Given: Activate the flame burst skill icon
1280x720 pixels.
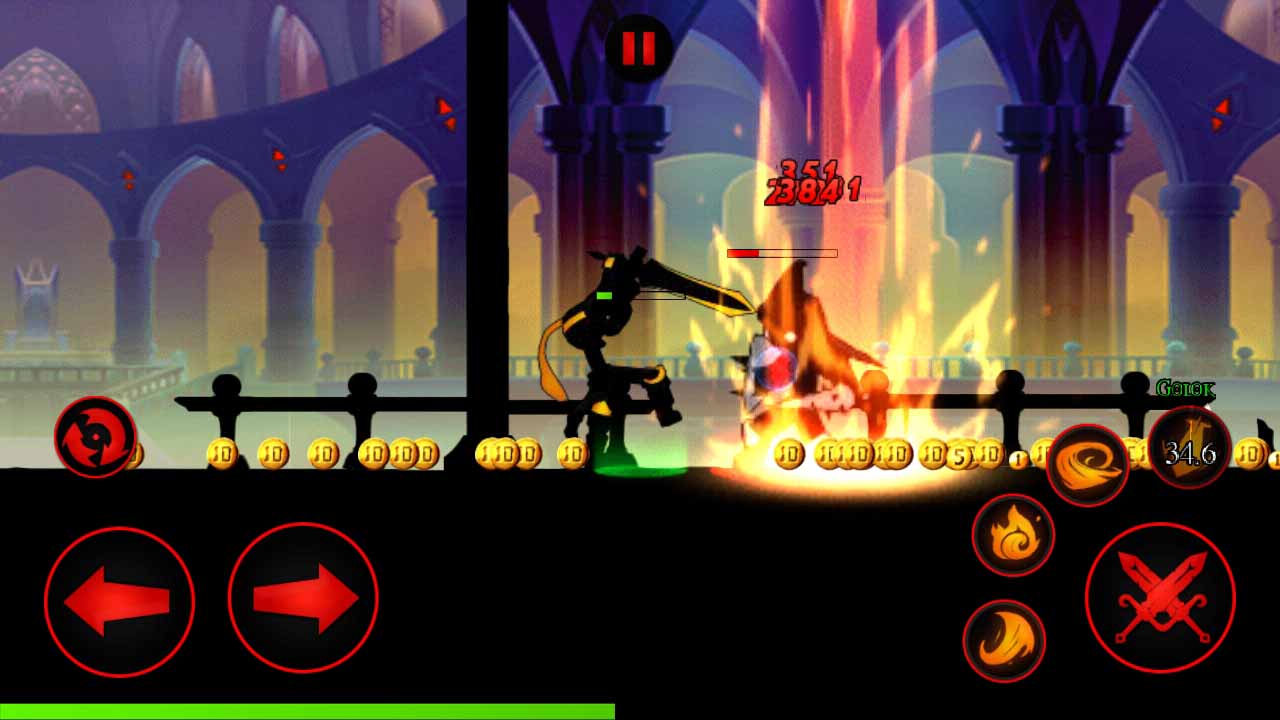Looking at the screenshot, I should tap(1013, 536).
